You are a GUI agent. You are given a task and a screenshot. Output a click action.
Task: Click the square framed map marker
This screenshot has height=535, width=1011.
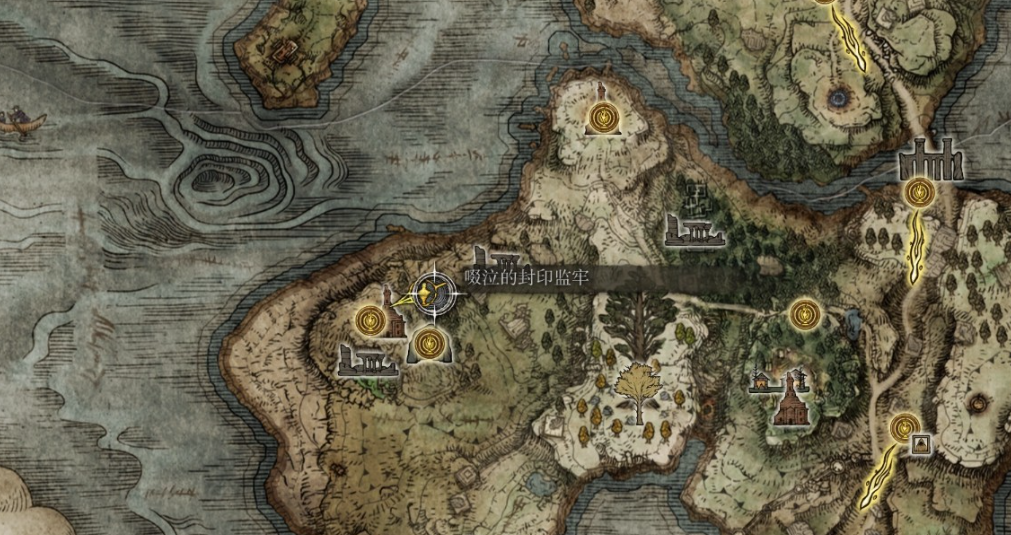[920, 443]
